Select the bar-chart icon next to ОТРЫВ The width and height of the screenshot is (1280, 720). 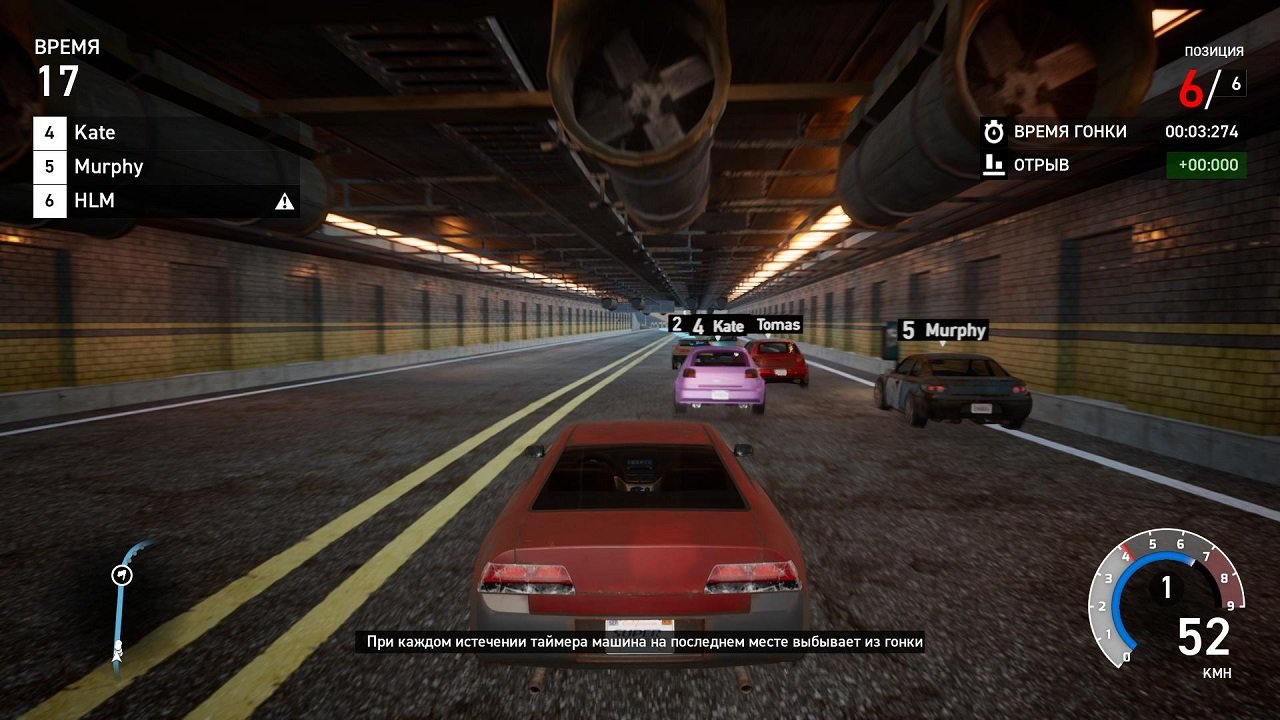[x=993, y=164]
